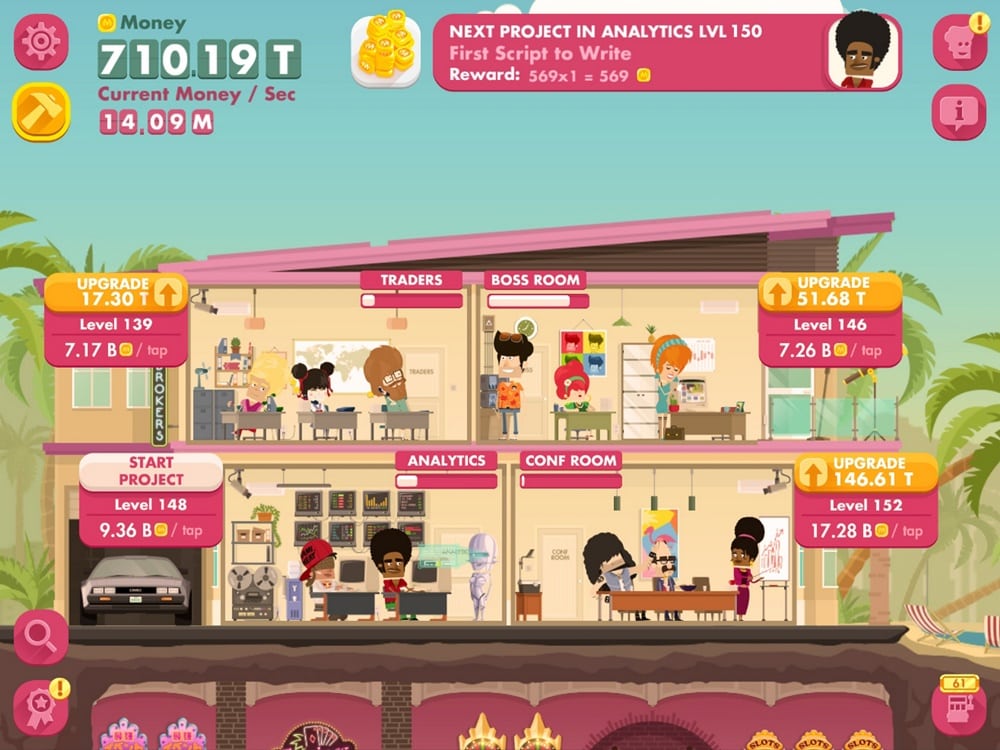Image resolution: width=1000 pixels, height=750 pixels.
Task: Upgrade Traders room for 17.30 T
Action: click(116, 291)
